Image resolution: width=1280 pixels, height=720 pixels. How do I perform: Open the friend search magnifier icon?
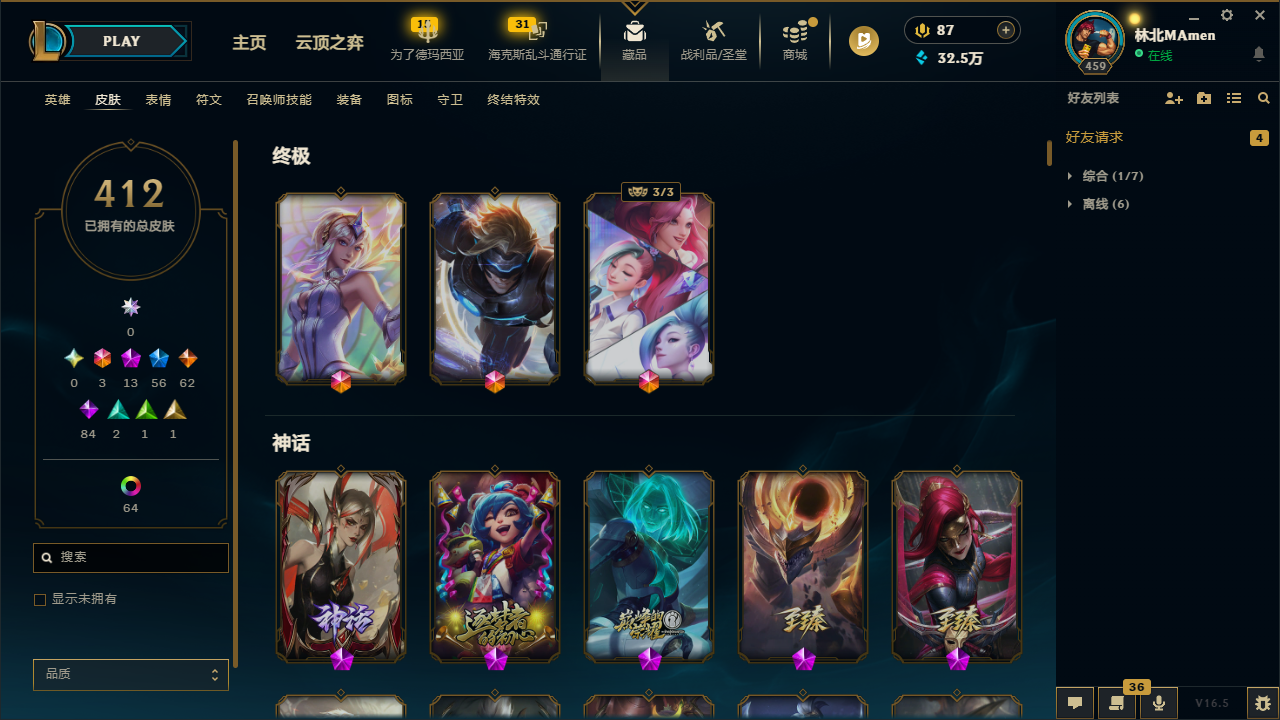(1263, 98)
